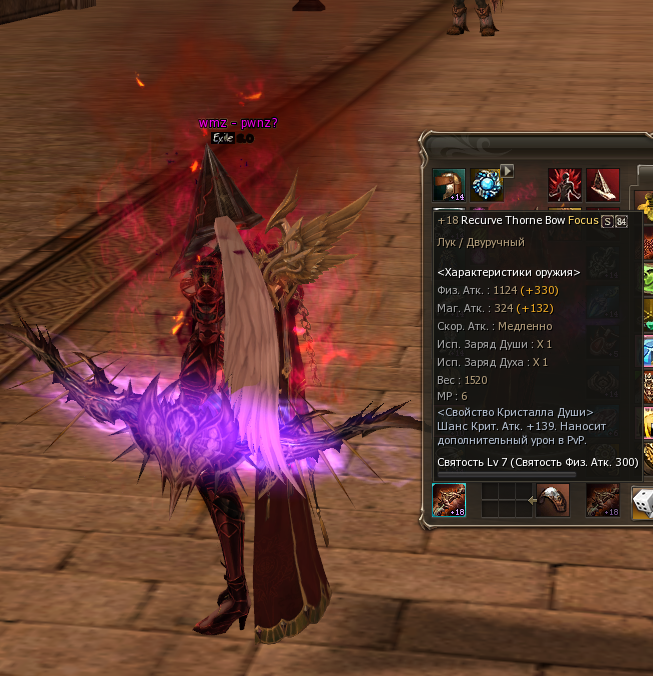Image resolution: width=653 pixels, height=676 pixels.
Task: Select the +14 helmet equipment slot
Action: coord(448,185)
